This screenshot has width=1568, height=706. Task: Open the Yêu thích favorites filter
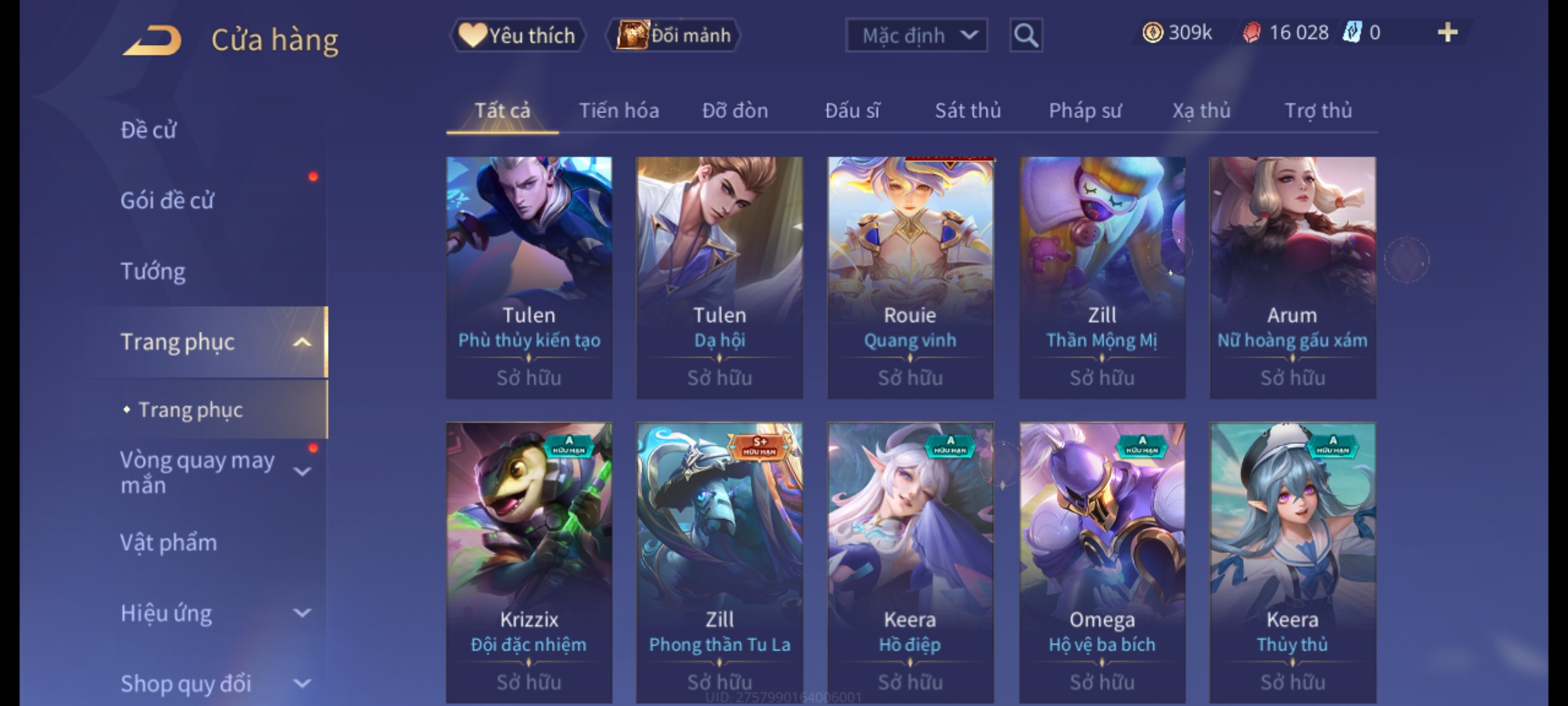click(517, 35)
